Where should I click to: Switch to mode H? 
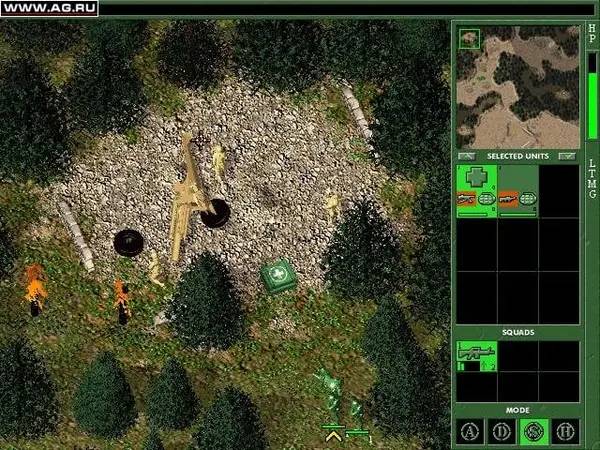click(x=564, y=431)
